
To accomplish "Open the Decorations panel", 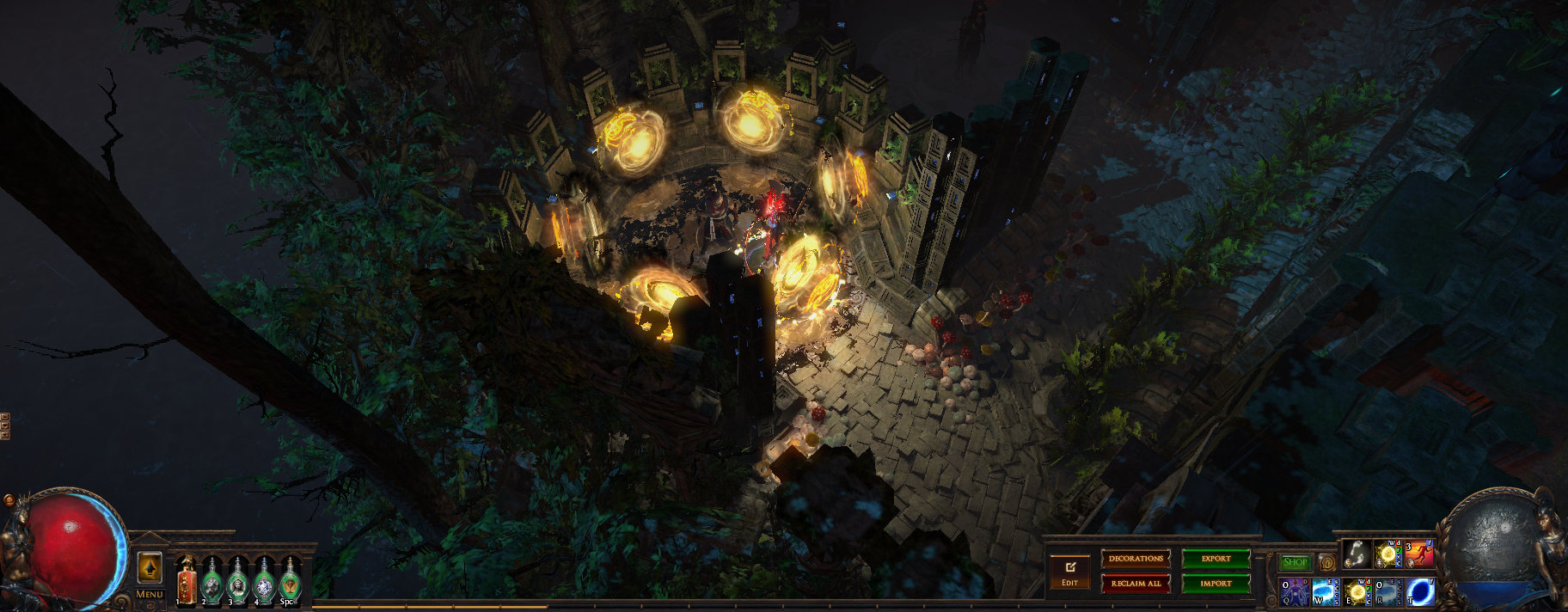I will [x=1136, y=559].
